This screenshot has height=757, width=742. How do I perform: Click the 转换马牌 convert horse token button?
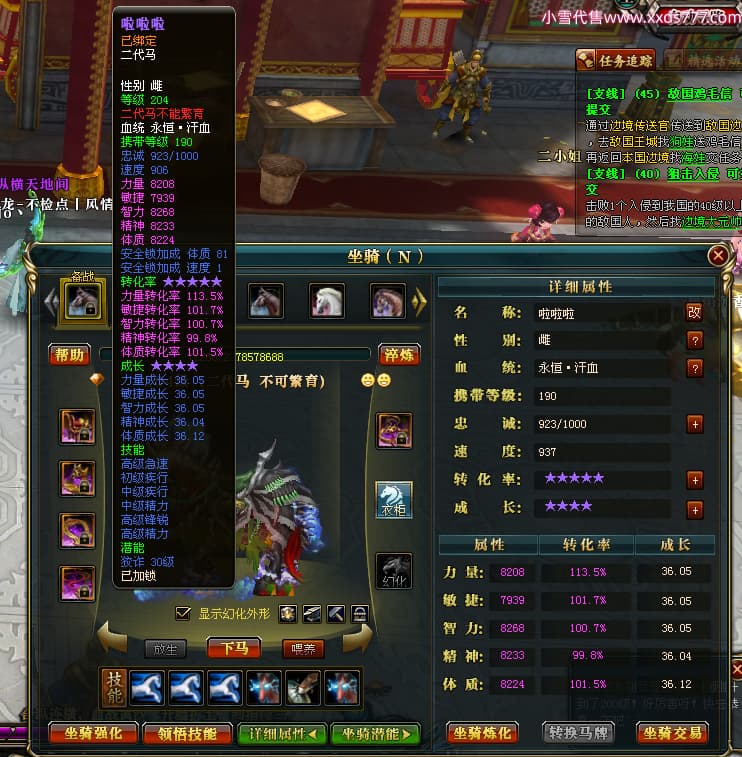pyautogui.click(x=579, y=733)
